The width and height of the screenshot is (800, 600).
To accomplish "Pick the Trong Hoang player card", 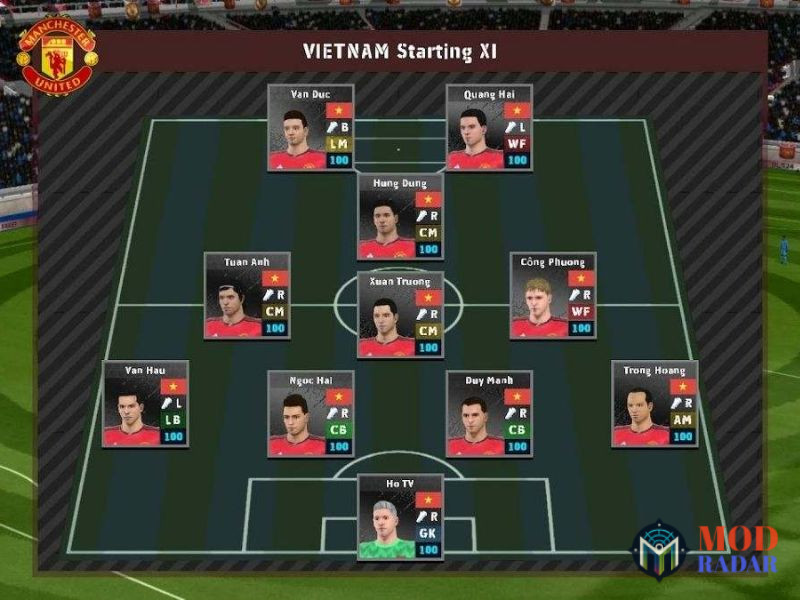I will click(x=654, y=404).
